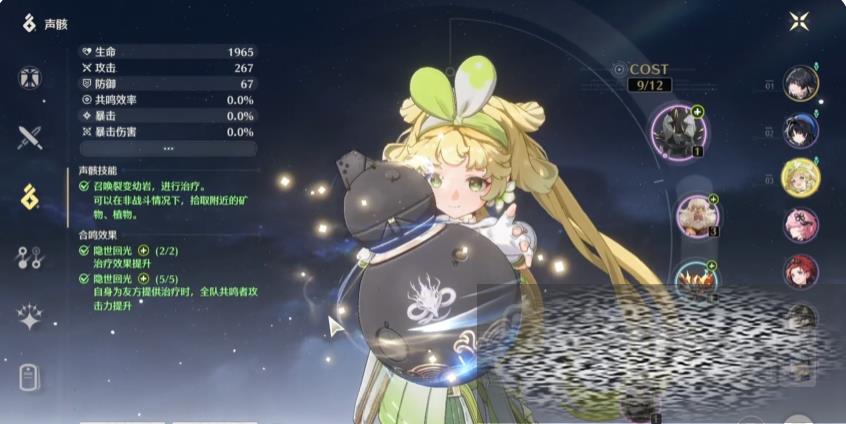The width and height of the screenshot is (846, 424).
Task: Open the forte skill tree tab
Action: 30,257
